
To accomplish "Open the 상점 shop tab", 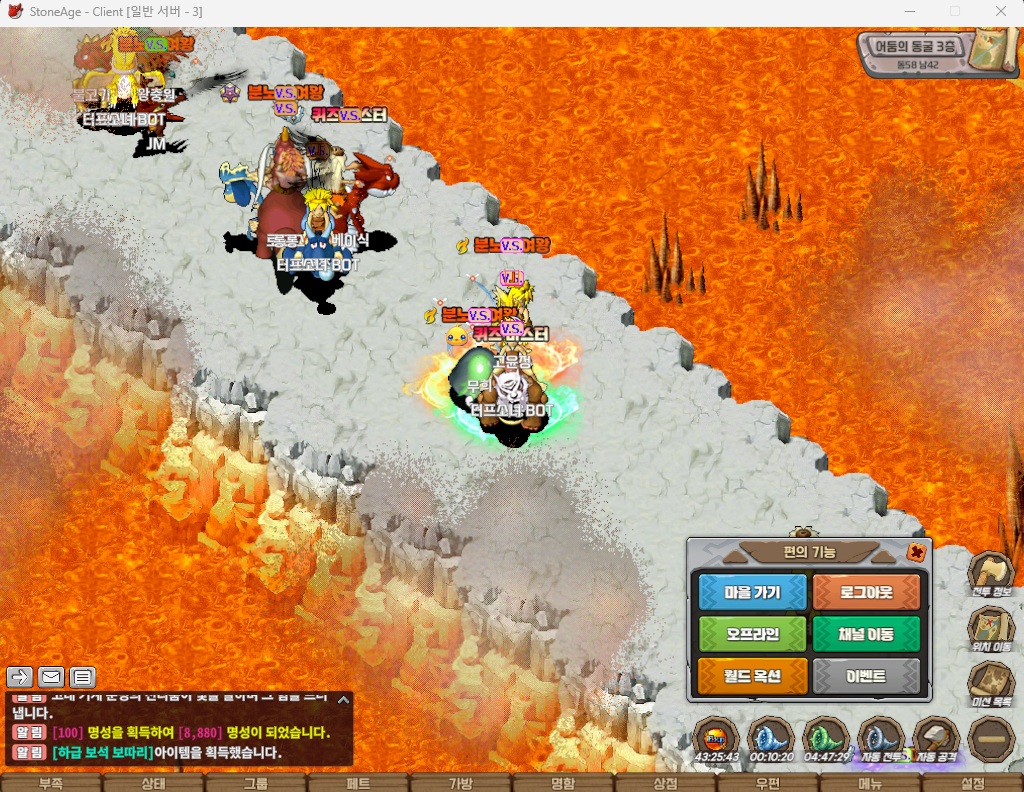I will pyautogui.click(x=665, y=783).
